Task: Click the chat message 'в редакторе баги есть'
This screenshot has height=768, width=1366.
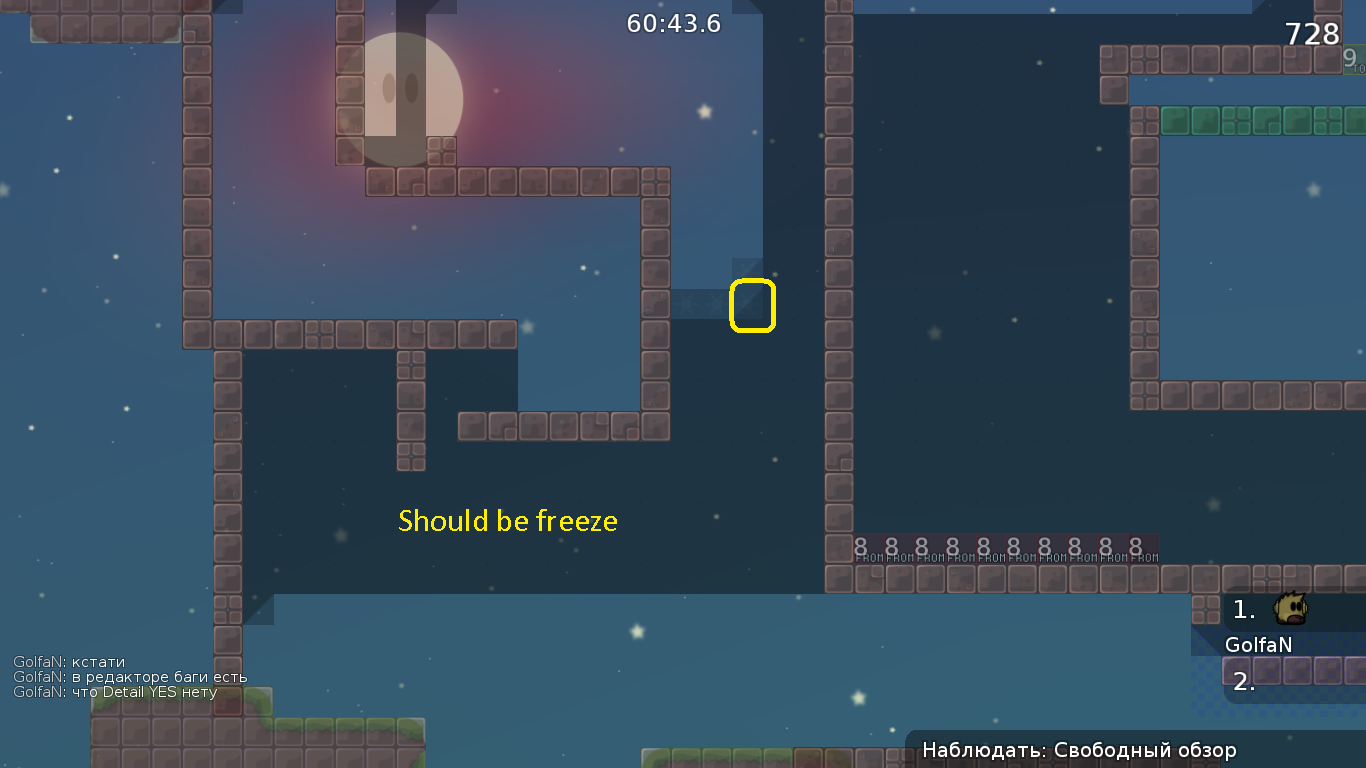Action: (x=130, y=677)
